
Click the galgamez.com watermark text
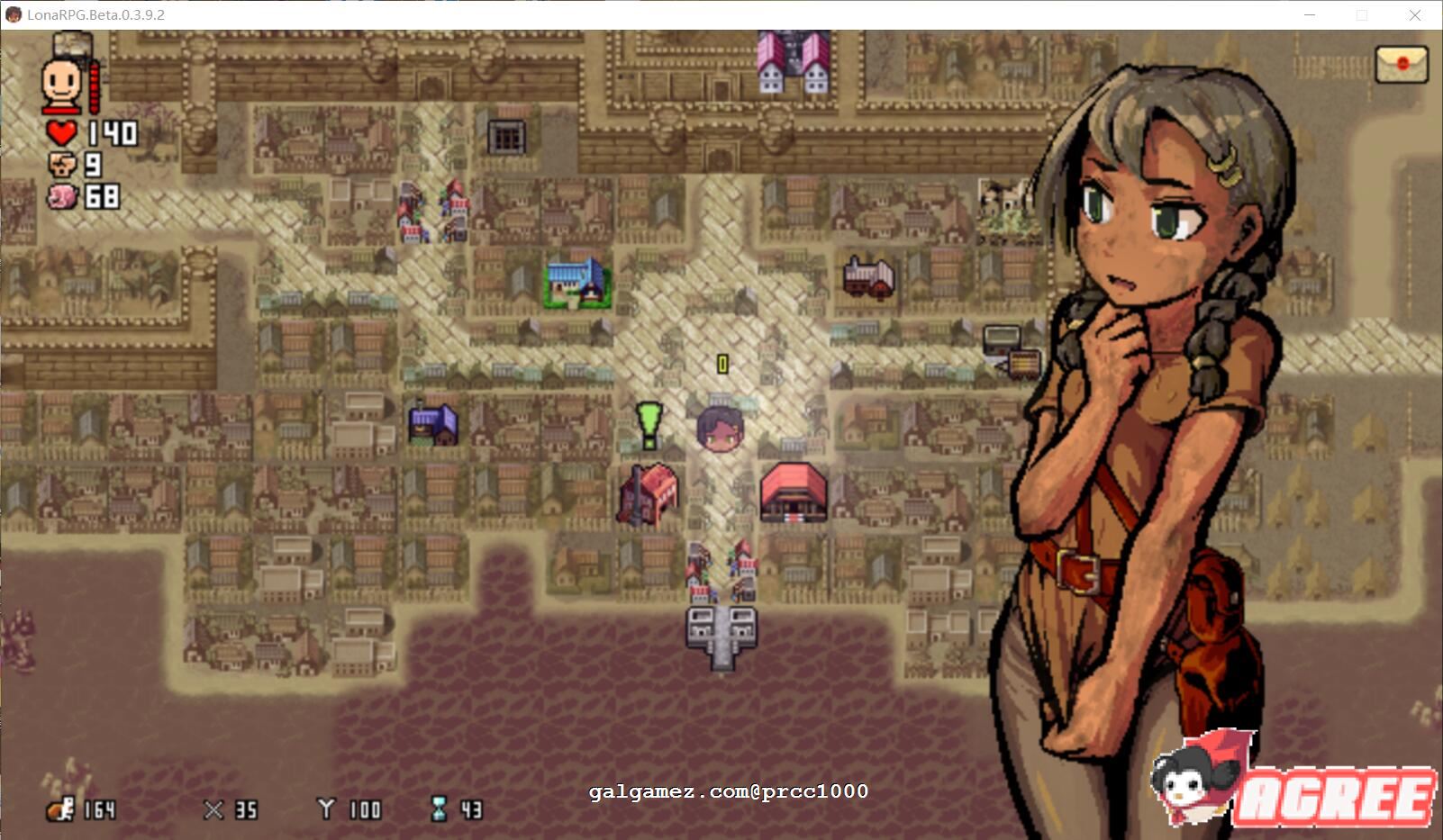click(x=730, y=793)
